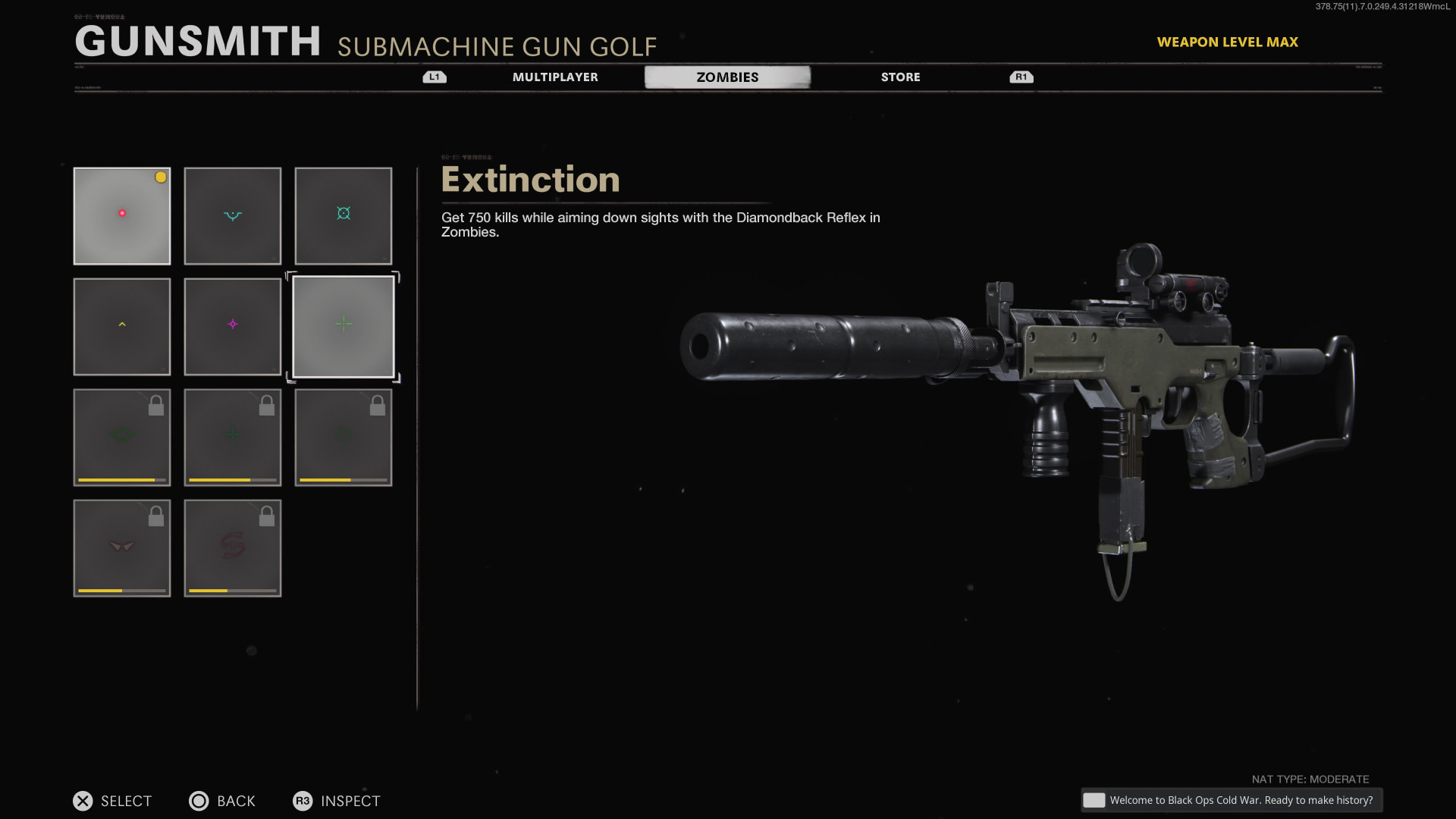
Task: Choose the locked green circle reticle
Action: click(x=344, y=438)
